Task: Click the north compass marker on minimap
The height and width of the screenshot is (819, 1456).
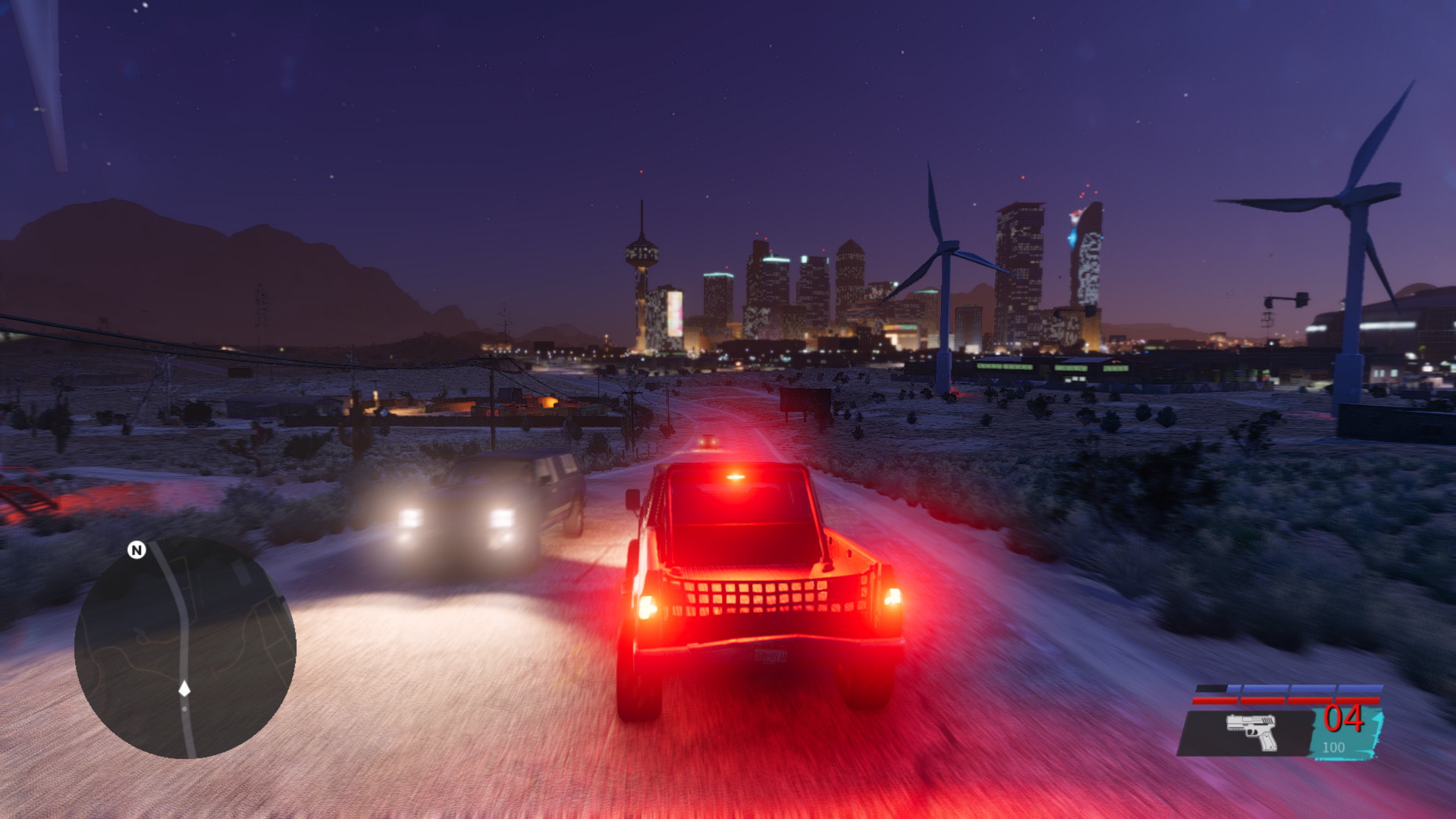Action: pyautogui.click(x=136, y=550)
